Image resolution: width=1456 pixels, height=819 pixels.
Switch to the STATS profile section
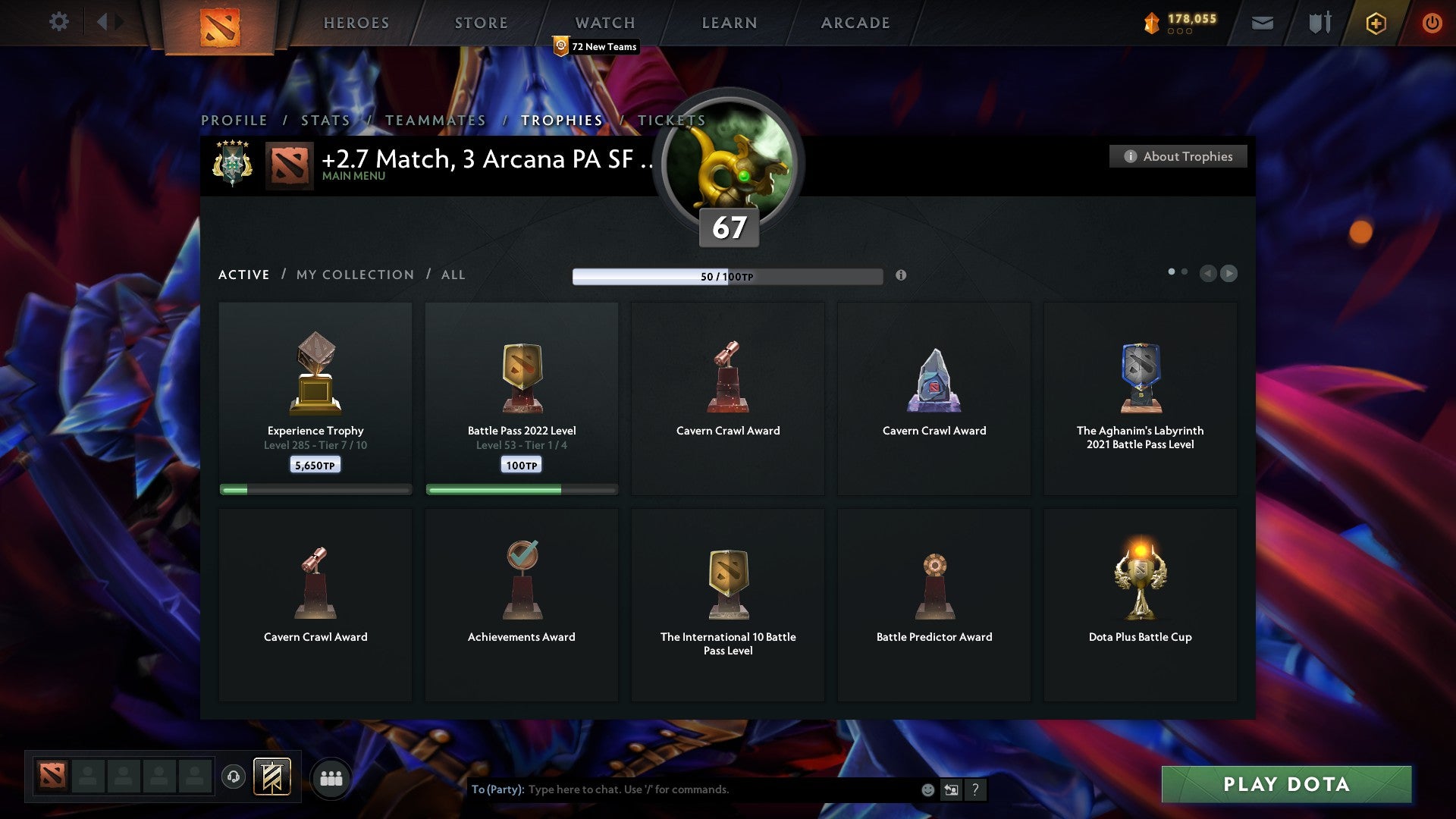pos(325,120)
